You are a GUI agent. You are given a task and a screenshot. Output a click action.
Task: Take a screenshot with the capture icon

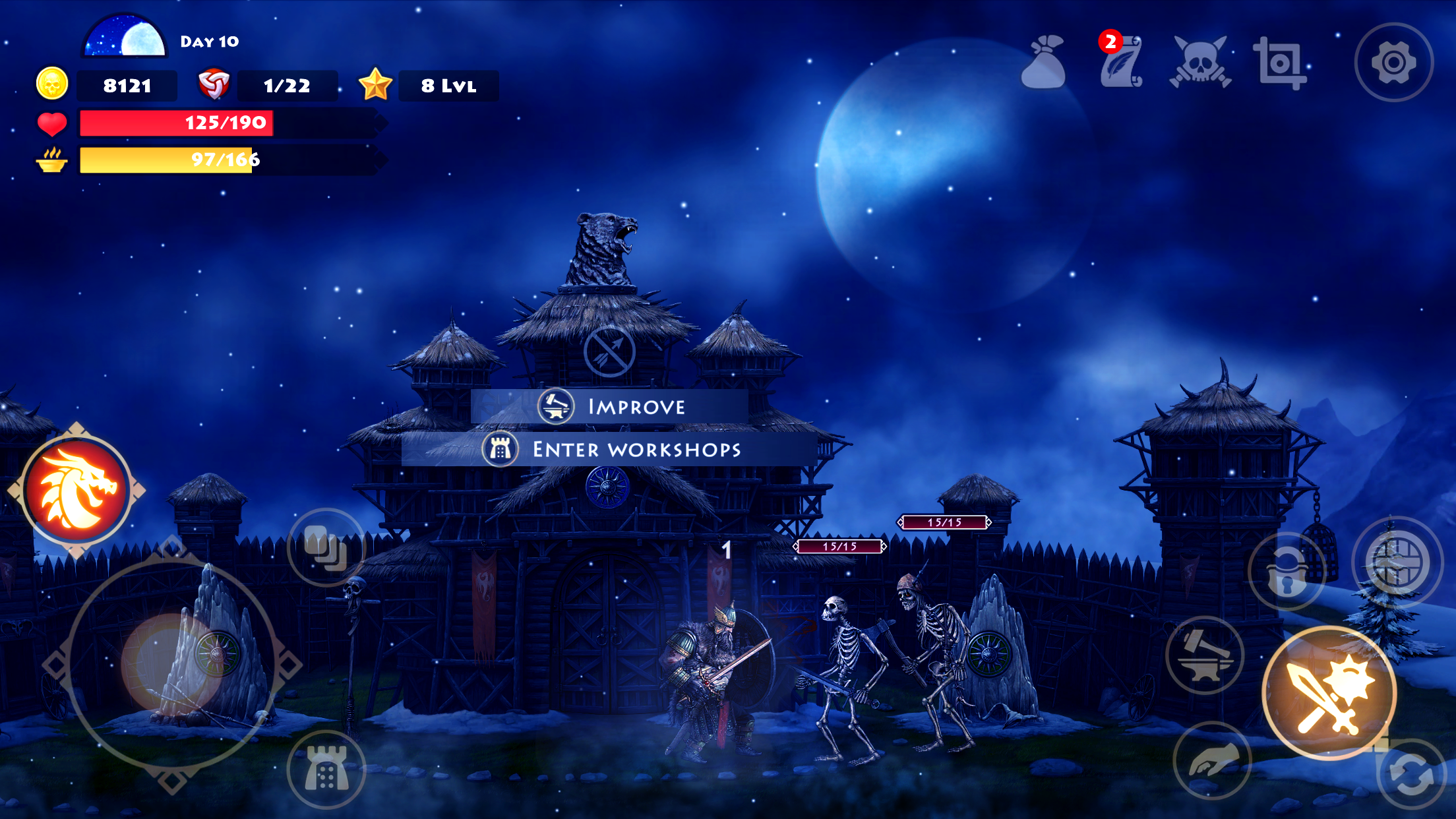(1279, 63)
